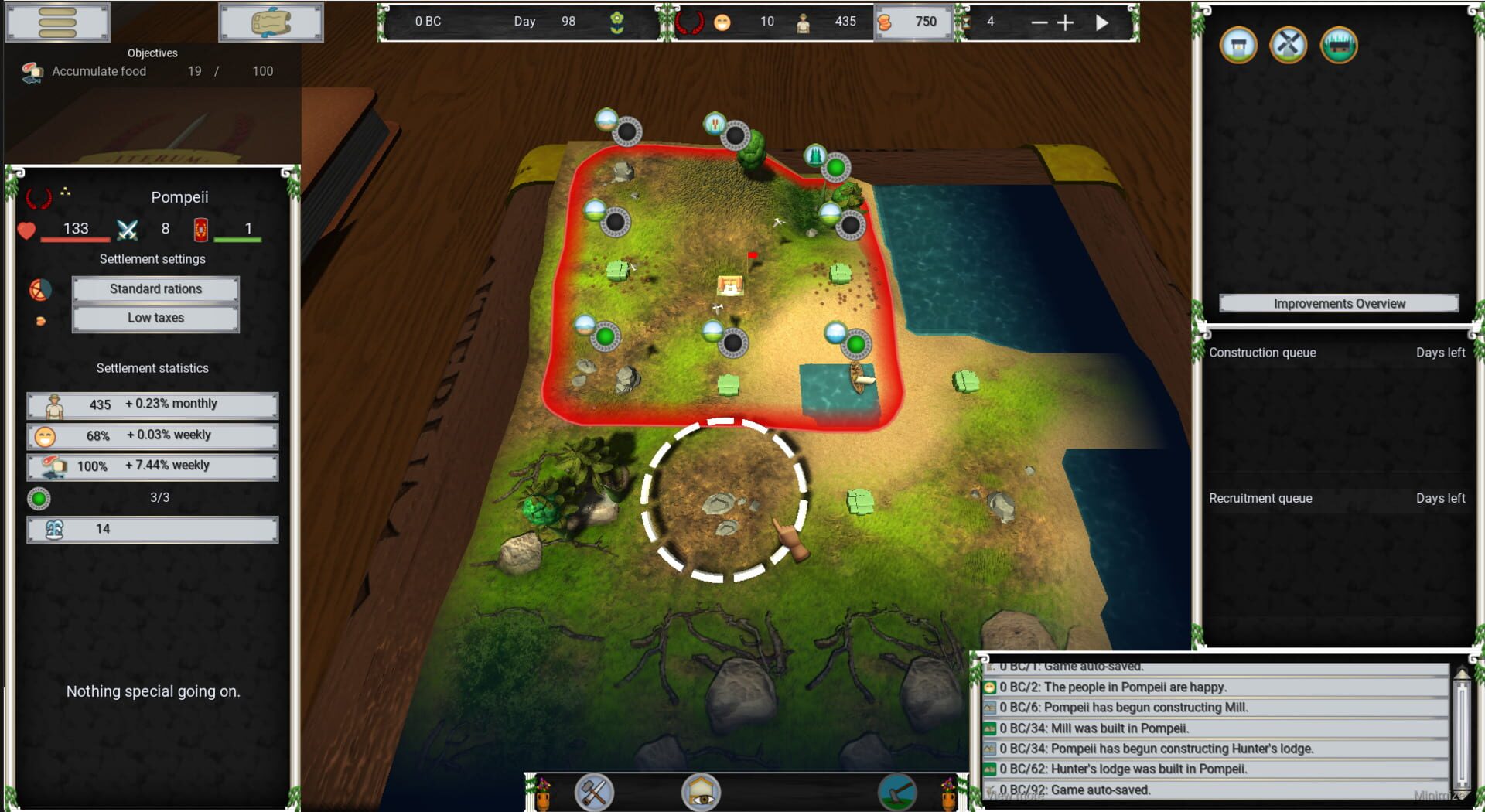The image size is (1485, 812).
Task: Select the windmill improvement icon
Action: [1288, 46]
